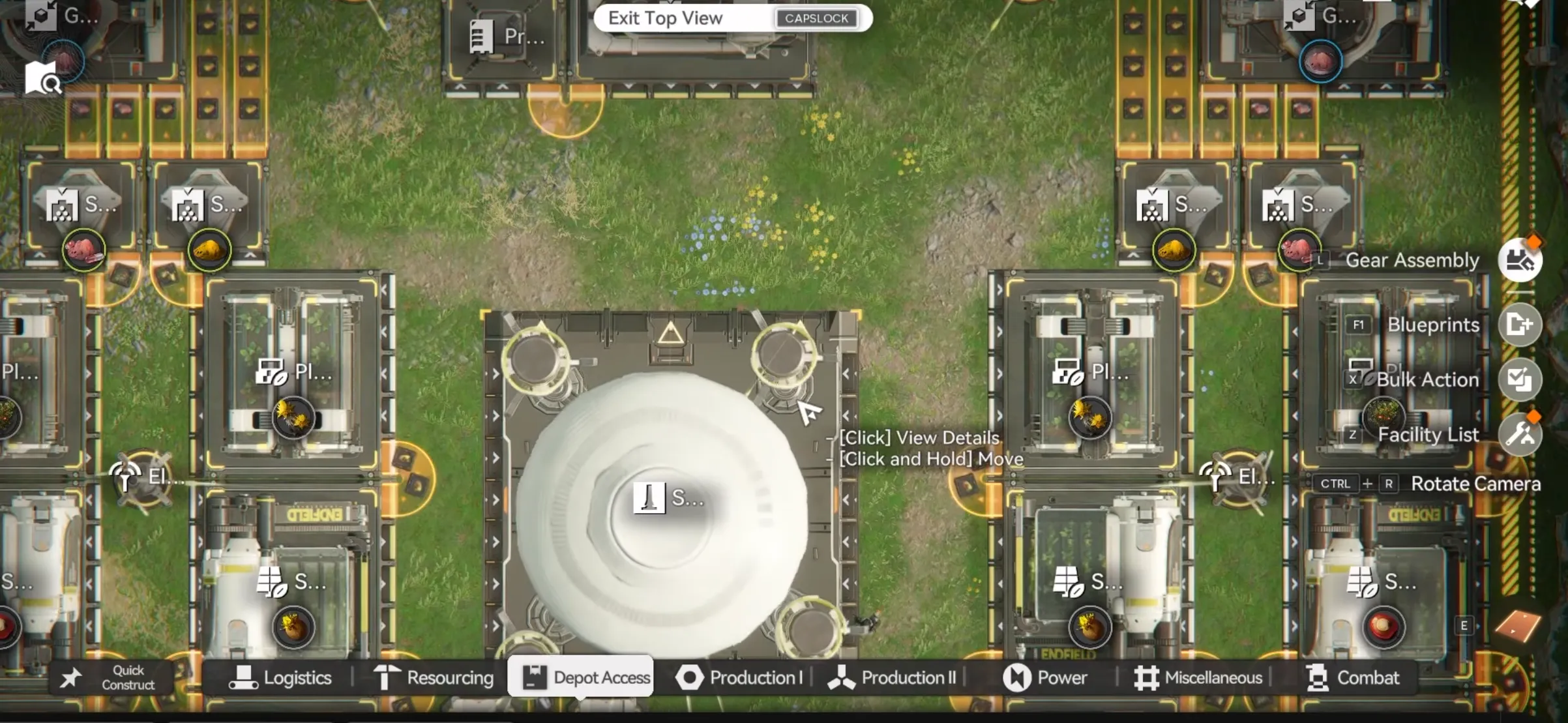Start a Bulk Action
Screen dimensions: 1568x723
1520,379
